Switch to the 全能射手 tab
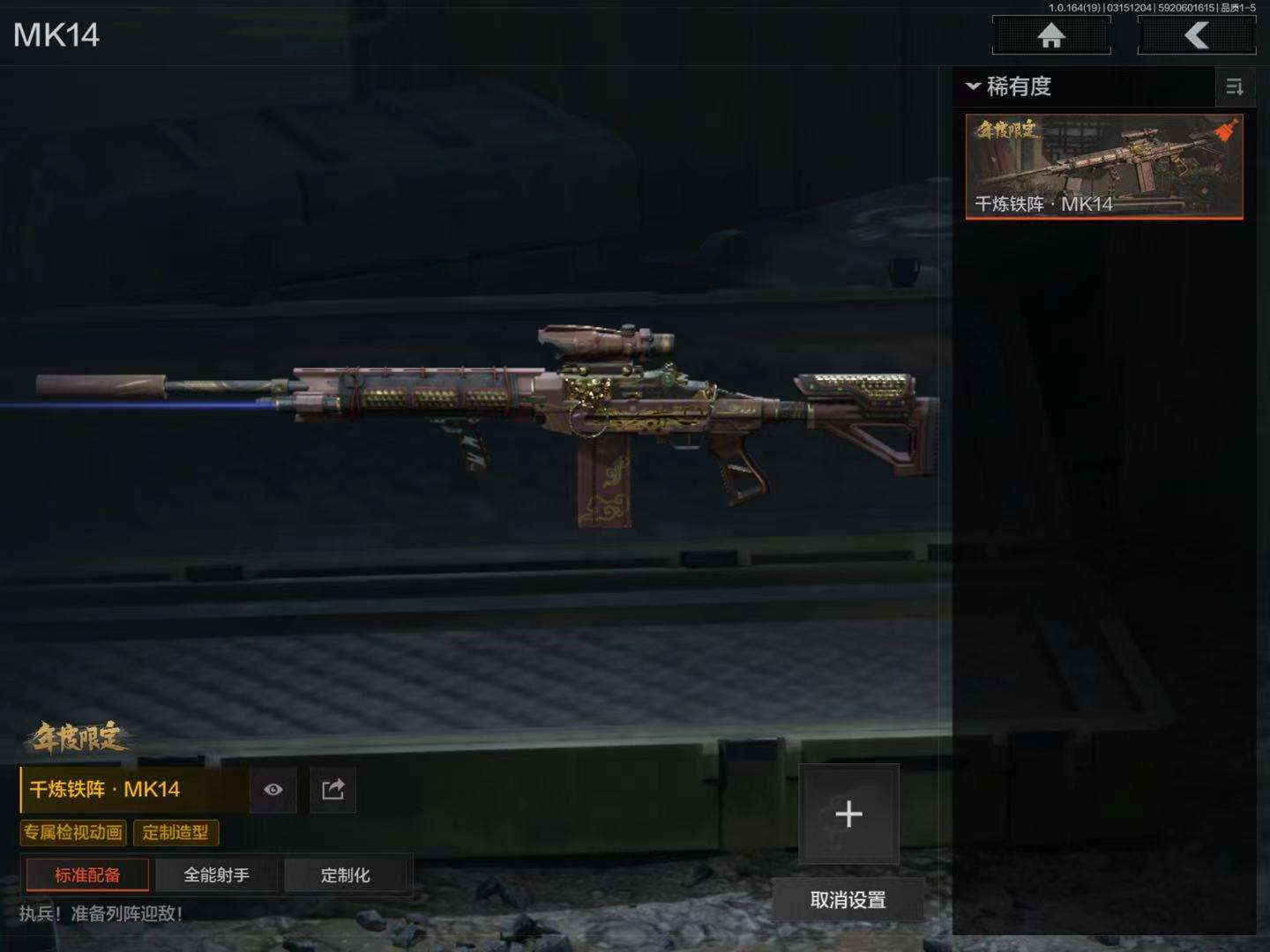The height and width of the screenshot is (952, 1270). point(216,874)
